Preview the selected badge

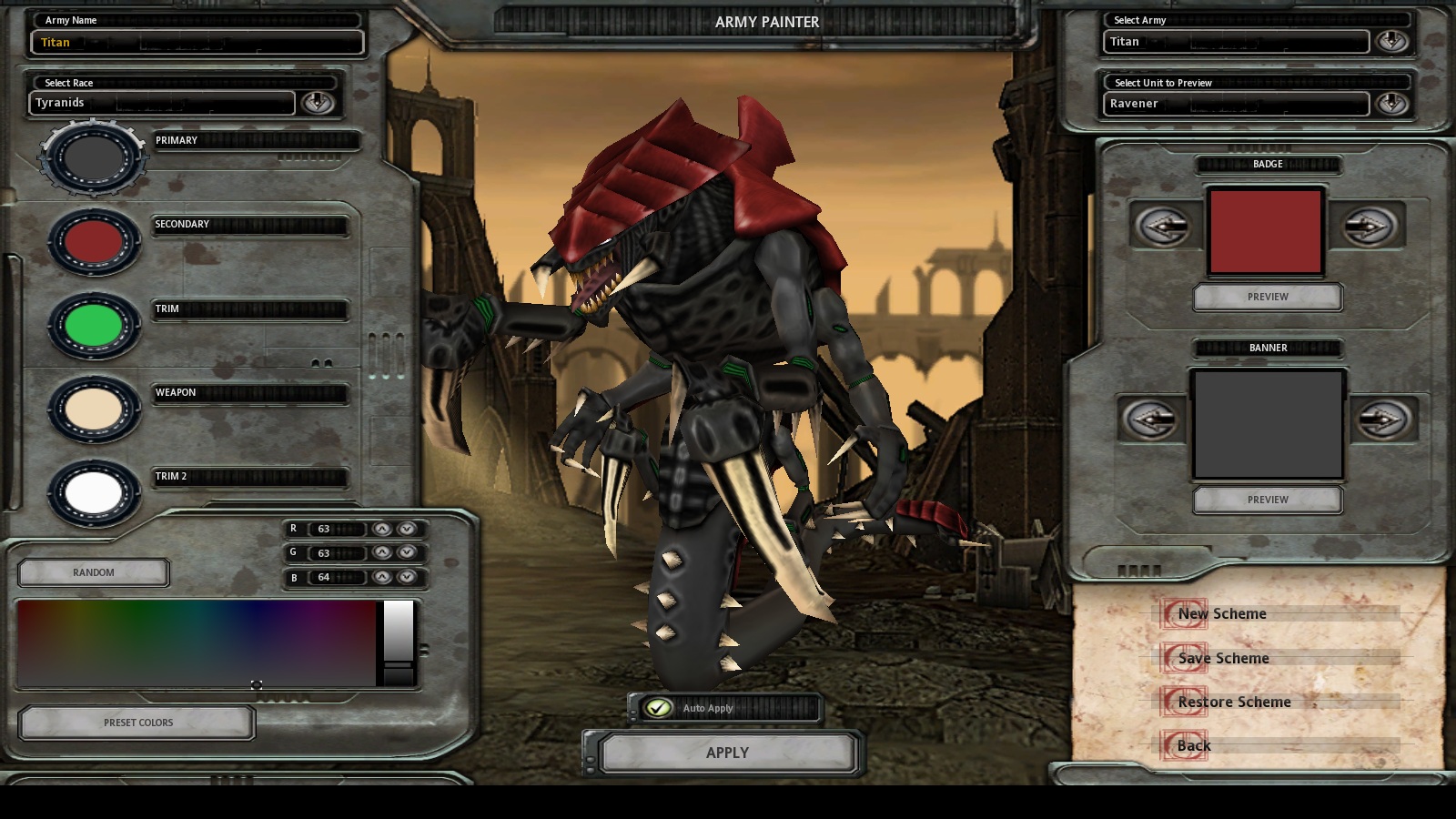pos(1267,297)
